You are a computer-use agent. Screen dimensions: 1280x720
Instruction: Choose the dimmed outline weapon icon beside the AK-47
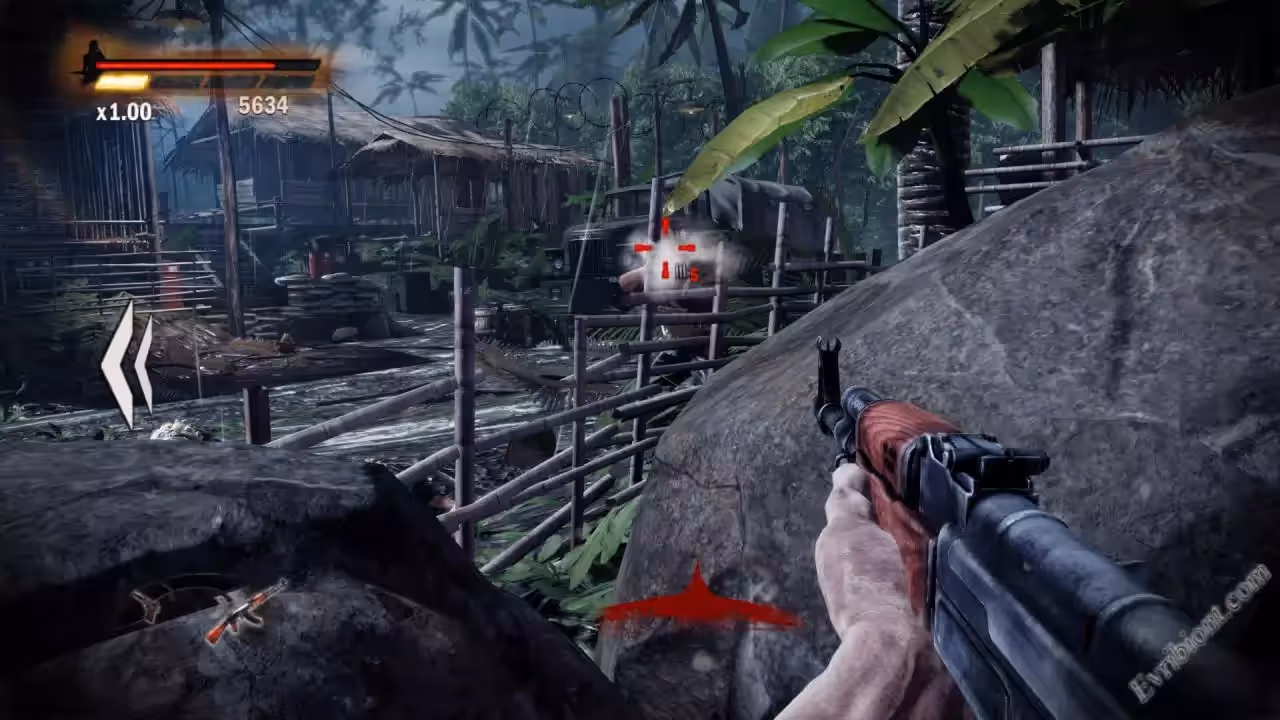tap(152, 603)
